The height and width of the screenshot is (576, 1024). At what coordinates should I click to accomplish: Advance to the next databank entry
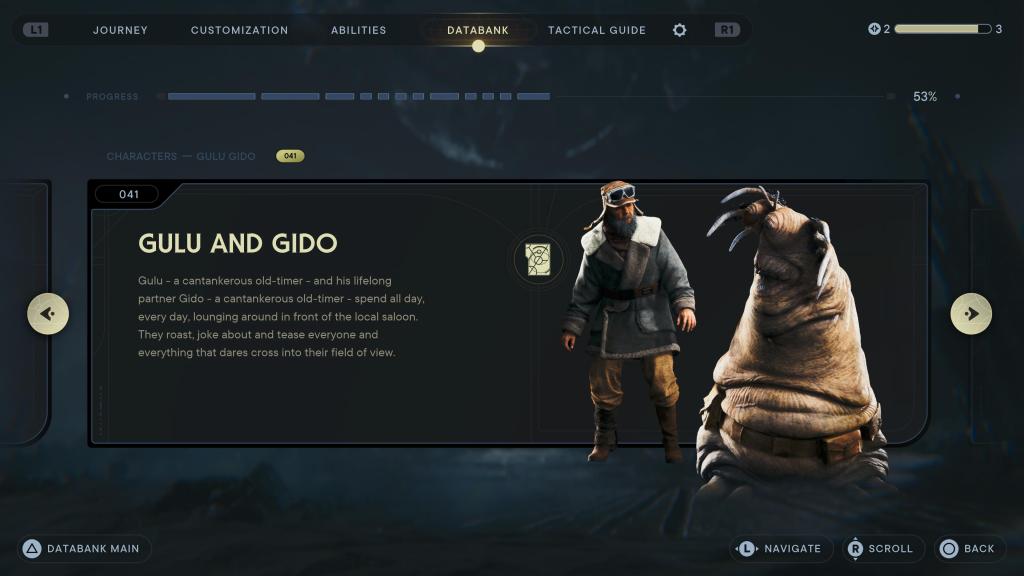[971, 314]
